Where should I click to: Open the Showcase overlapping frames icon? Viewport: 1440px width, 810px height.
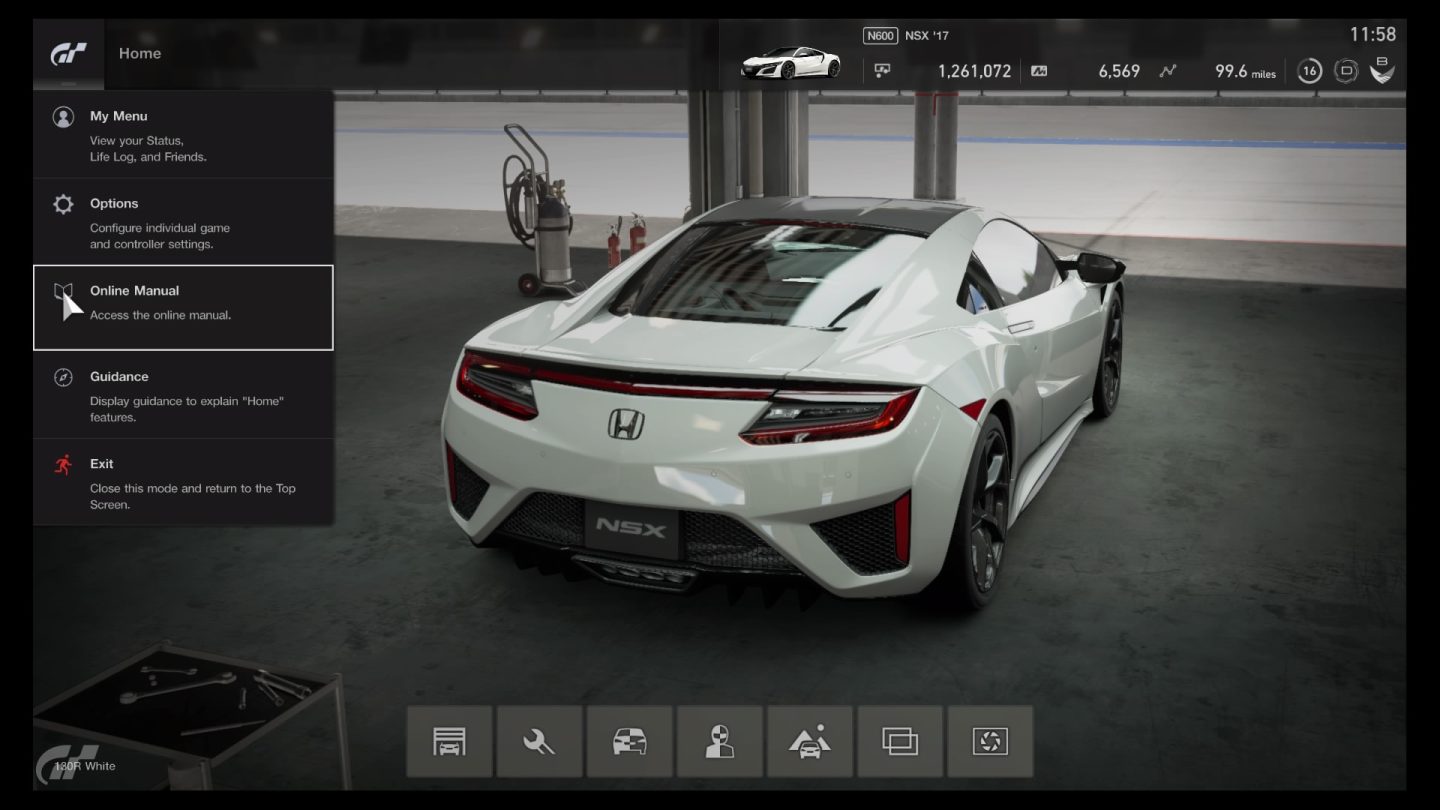pyautogui.click(x=899, y=741)
